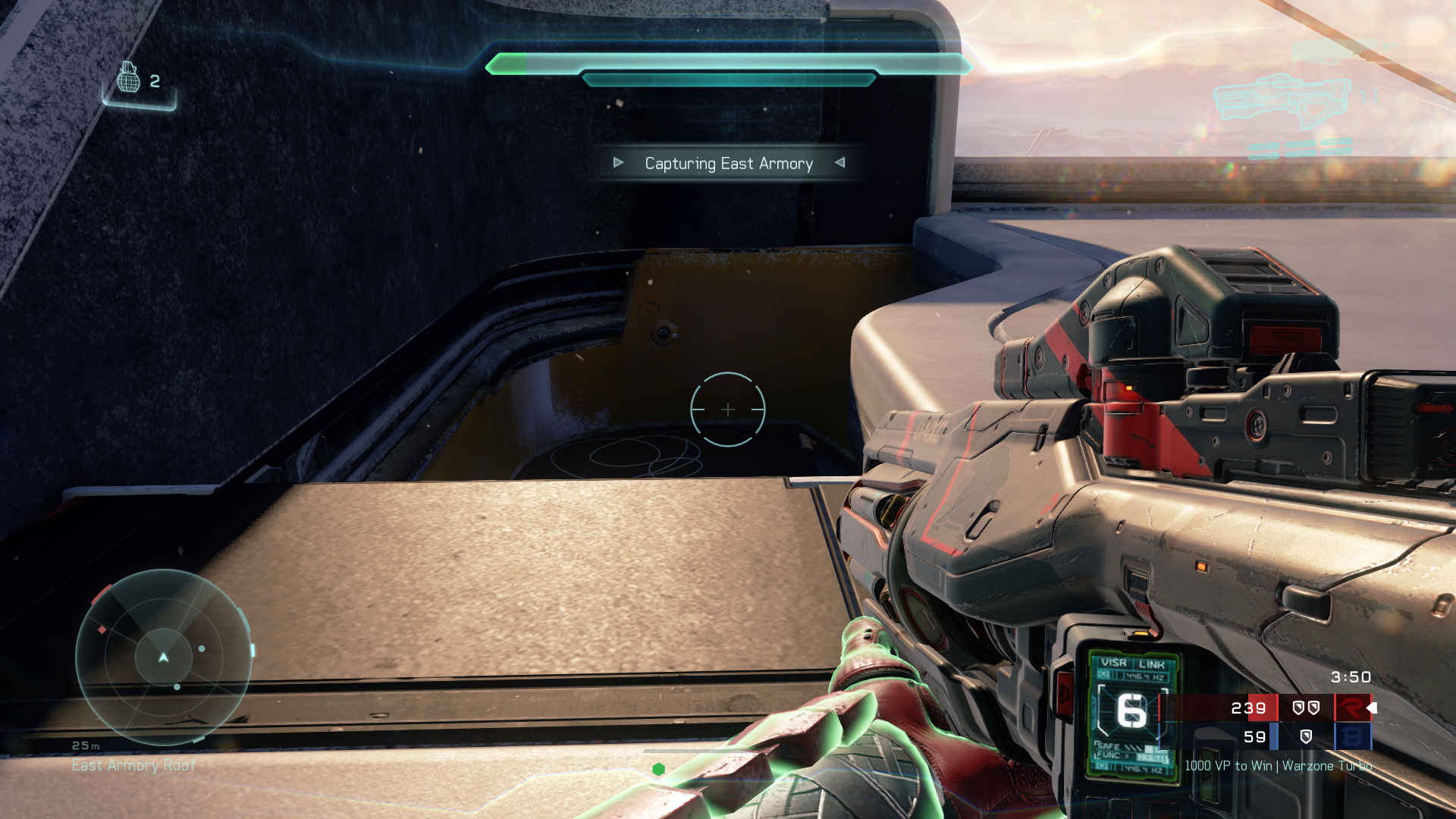Select the red team emblem
Image resolution: width=1456 pixels, height=819 pixels.
(1351, 708)
